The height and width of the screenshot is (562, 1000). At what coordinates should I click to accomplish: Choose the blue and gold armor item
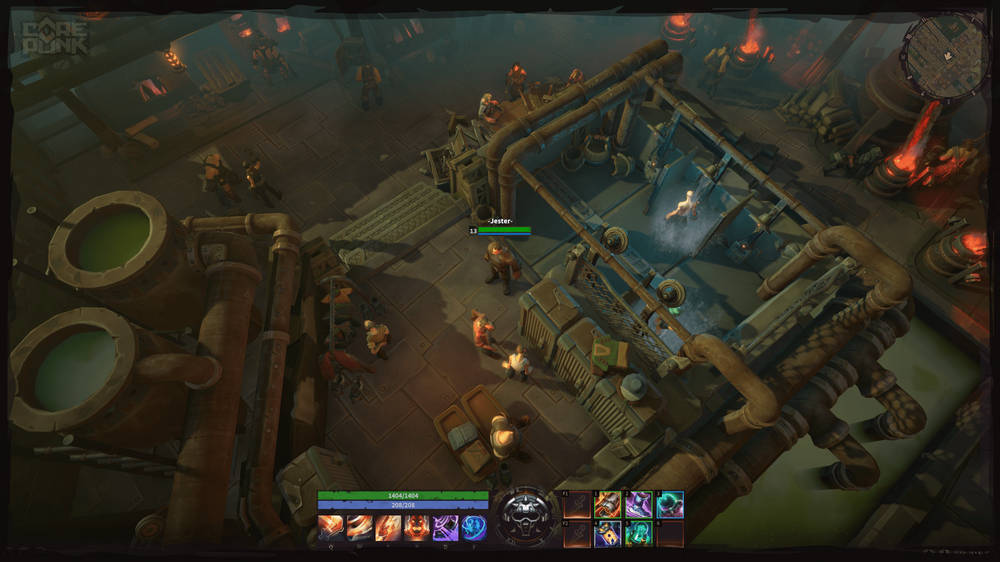pos(608,534)
